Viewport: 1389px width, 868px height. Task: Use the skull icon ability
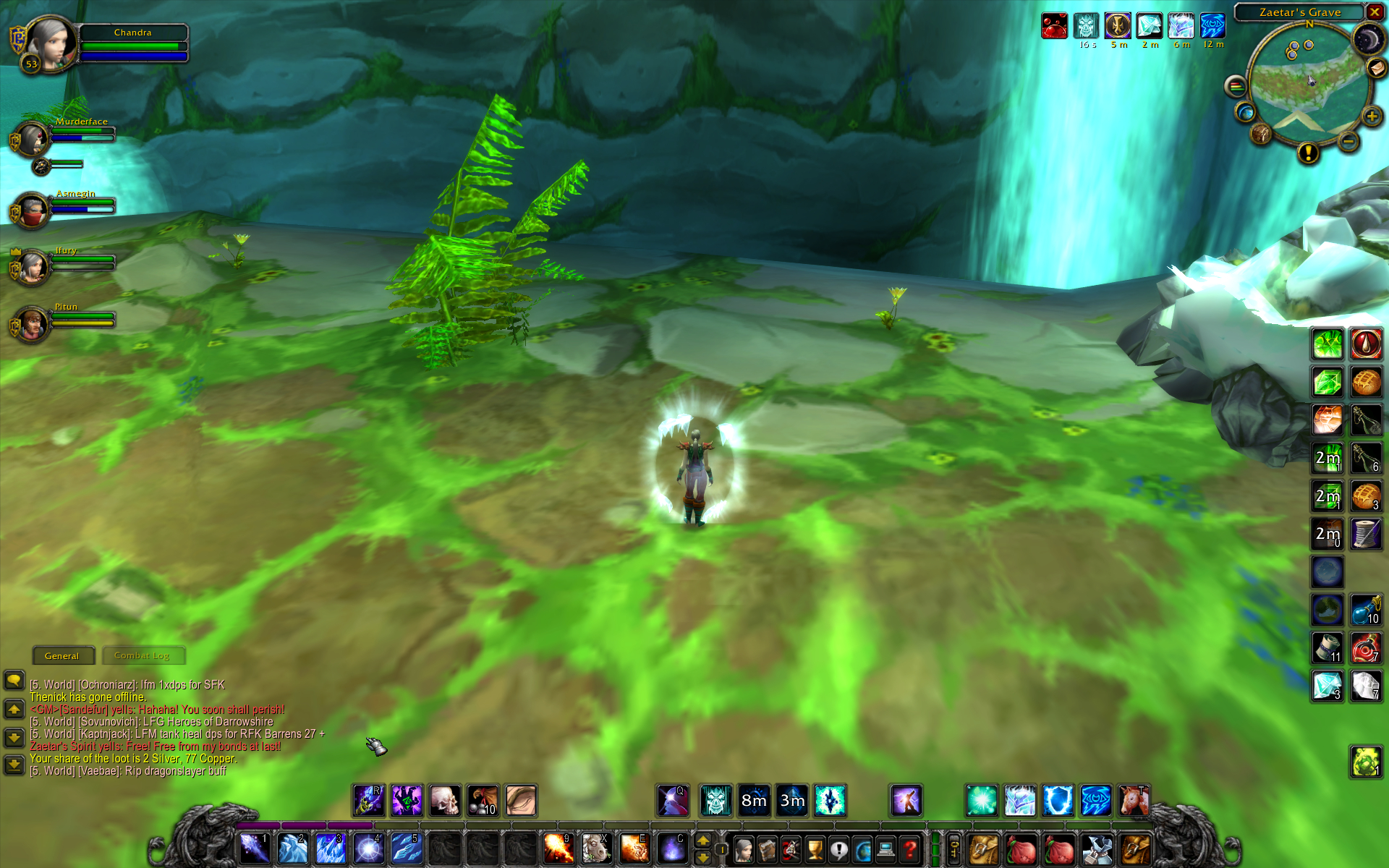445,801
